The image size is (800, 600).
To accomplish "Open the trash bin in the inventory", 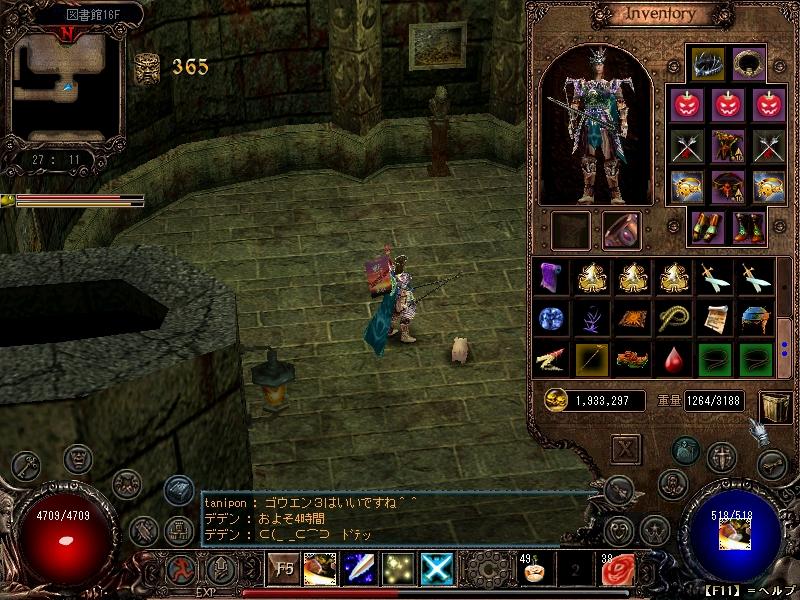I will [x=775, y=402].
